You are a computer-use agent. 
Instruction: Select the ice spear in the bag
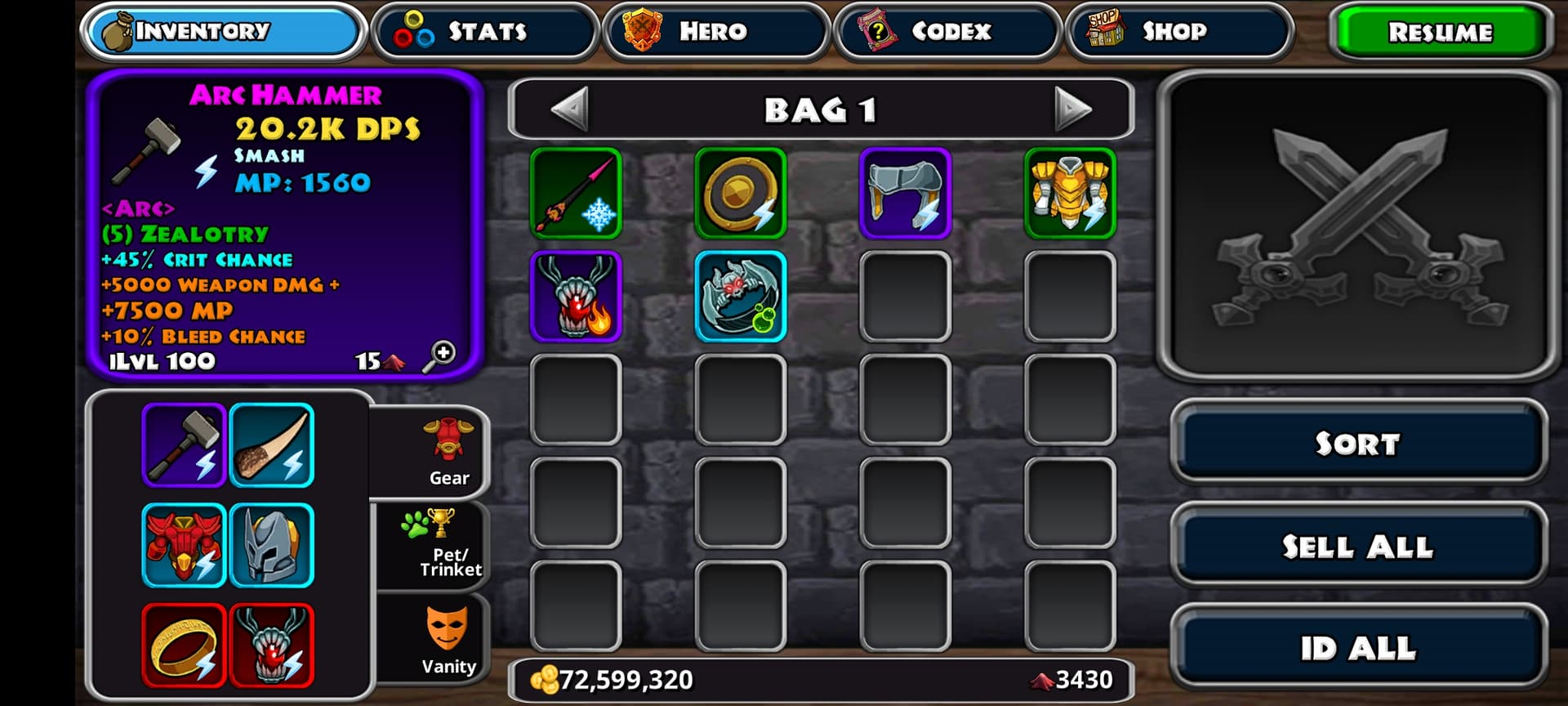[x=576, y=194]
